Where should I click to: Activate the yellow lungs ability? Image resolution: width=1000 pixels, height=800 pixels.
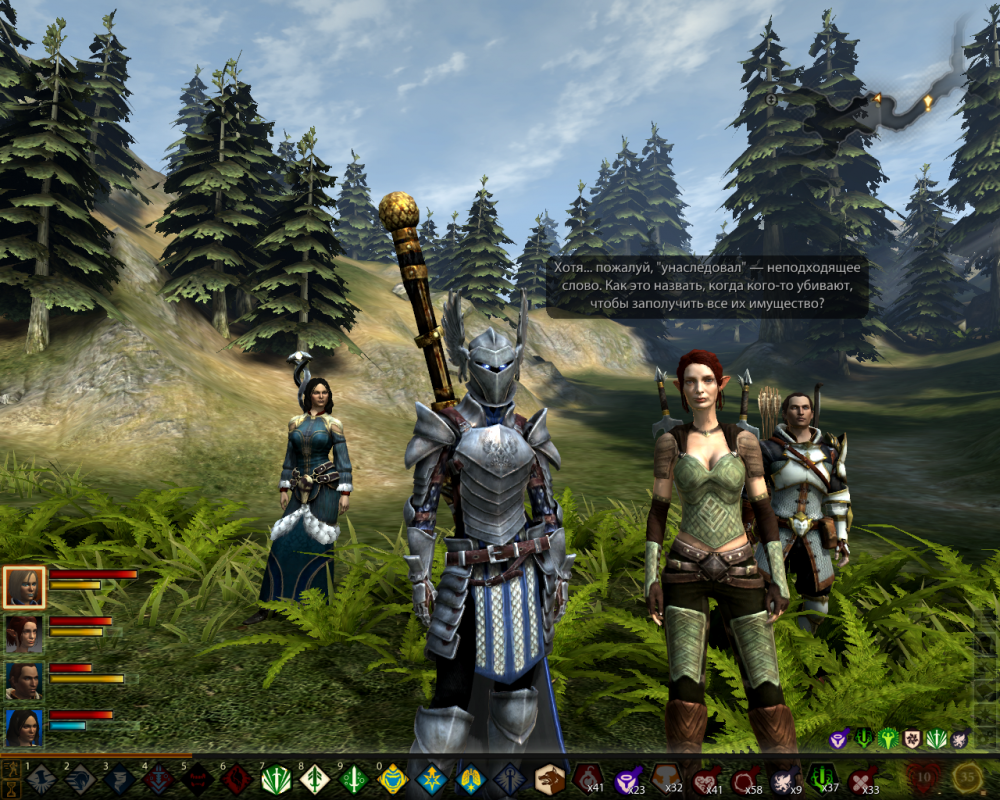tap(470, 779)
